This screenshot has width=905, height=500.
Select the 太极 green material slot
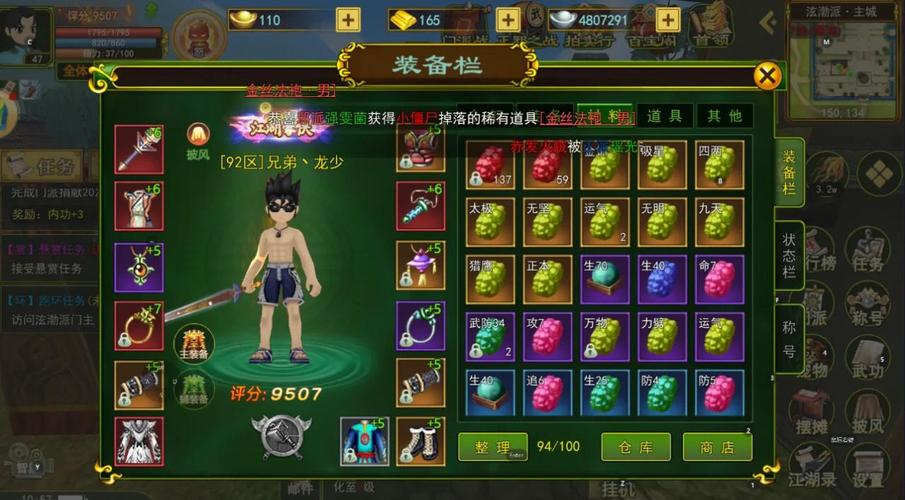click(x=491, y=222)
